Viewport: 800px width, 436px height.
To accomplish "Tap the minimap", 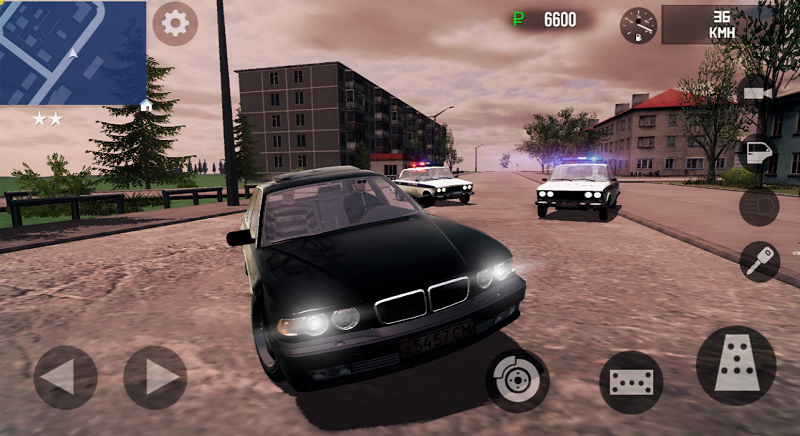I will 72,52.
